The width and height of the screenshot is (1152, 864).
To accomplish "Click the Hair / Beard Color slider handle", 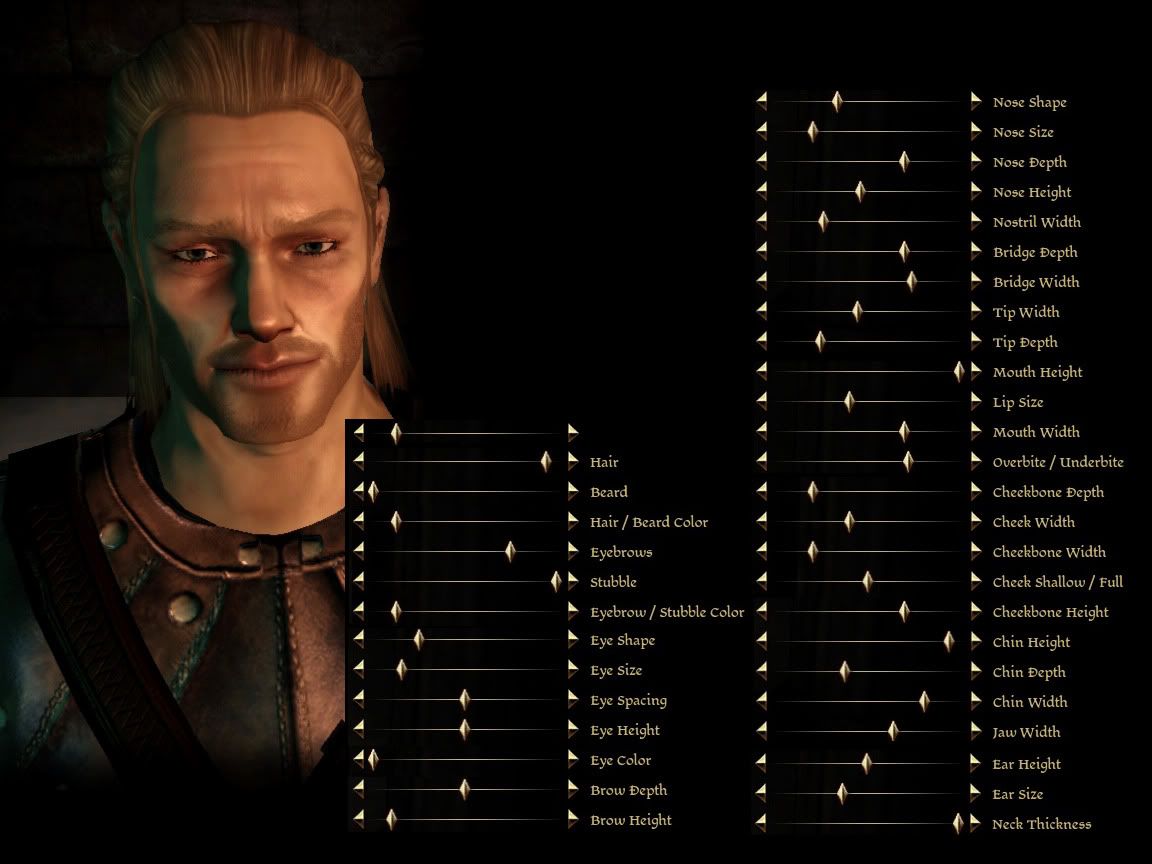I will (x=396, y=521).
